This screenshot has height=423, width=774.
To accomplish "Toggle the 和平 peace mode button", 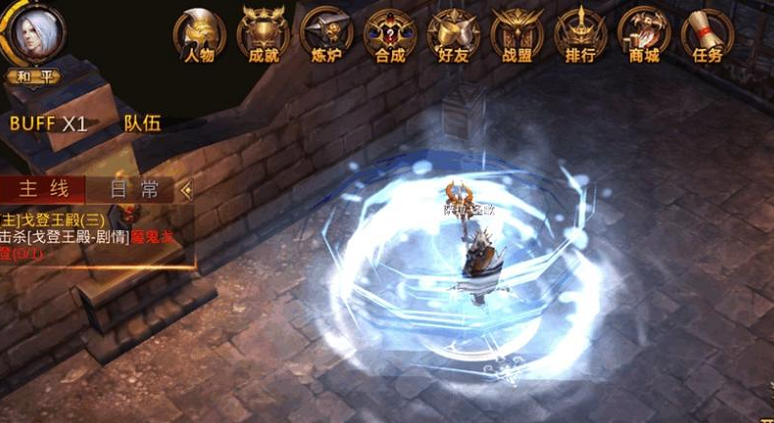I will point(32,76).
